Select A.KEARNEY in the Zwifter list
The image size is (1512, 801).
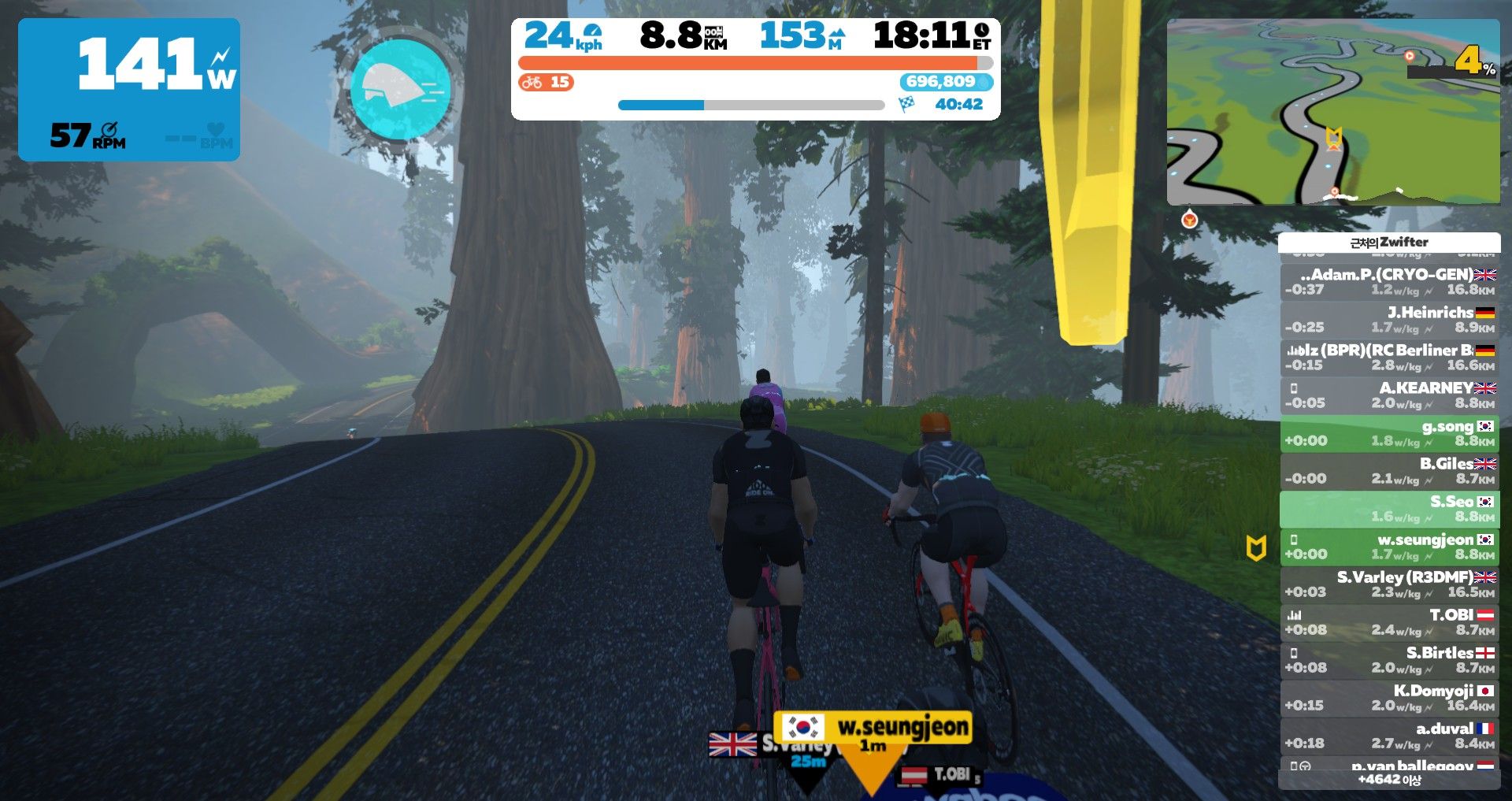coord(1389,395)
